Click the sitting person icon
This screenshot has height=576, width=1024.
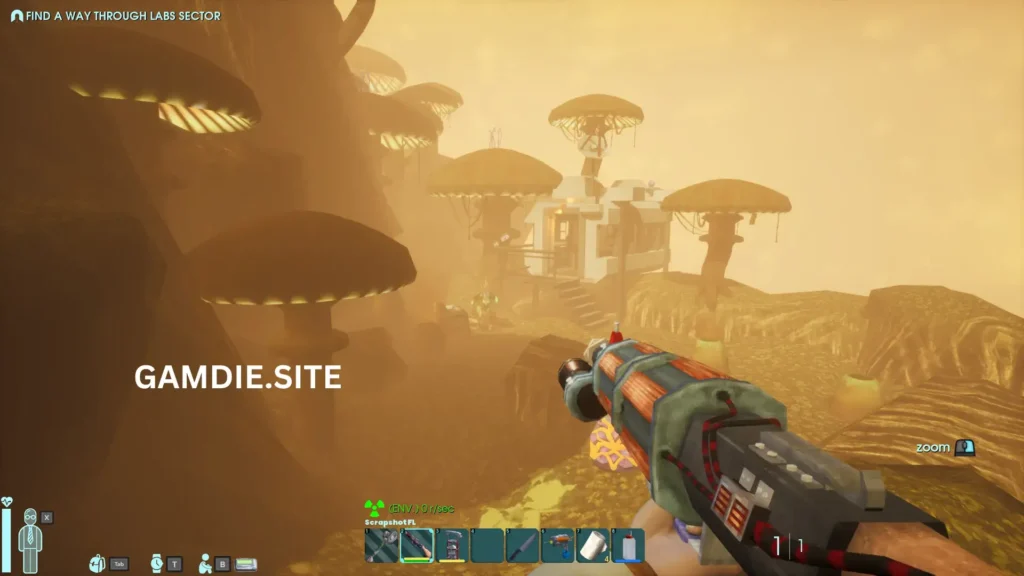coord(205,564)
